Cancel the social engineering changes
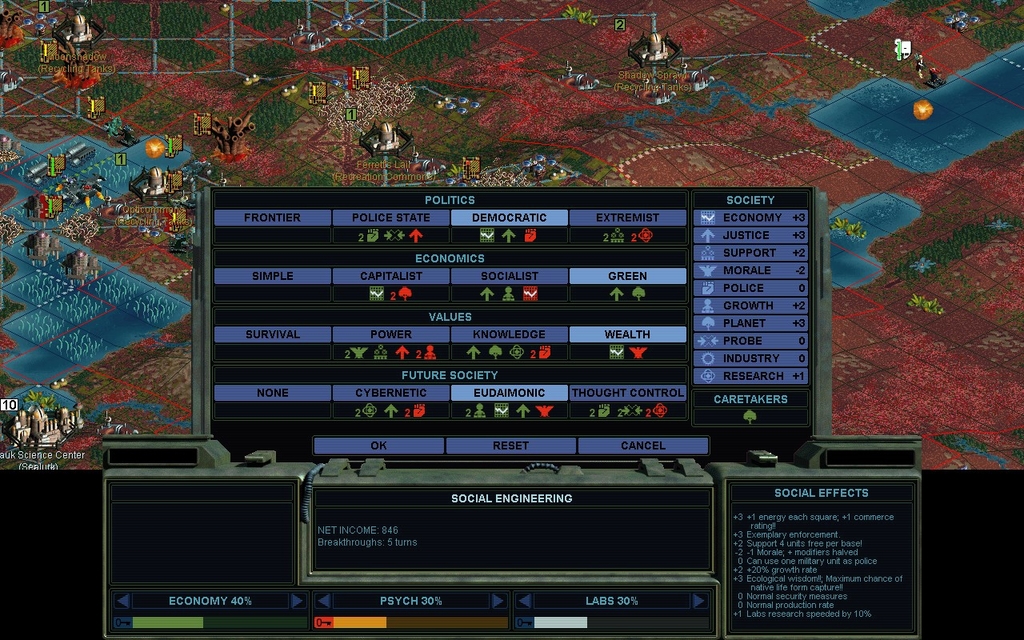Image resolution: width=1024 pixels, height=640 pixels. 642,445
